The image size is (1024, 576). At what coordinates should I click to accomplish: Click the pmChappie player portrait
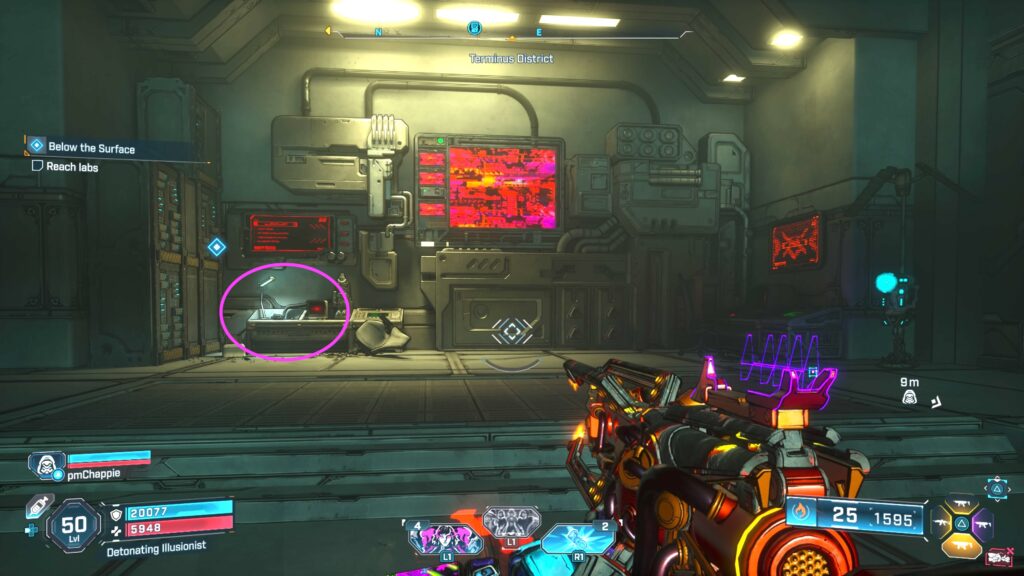tap(46, 464)
